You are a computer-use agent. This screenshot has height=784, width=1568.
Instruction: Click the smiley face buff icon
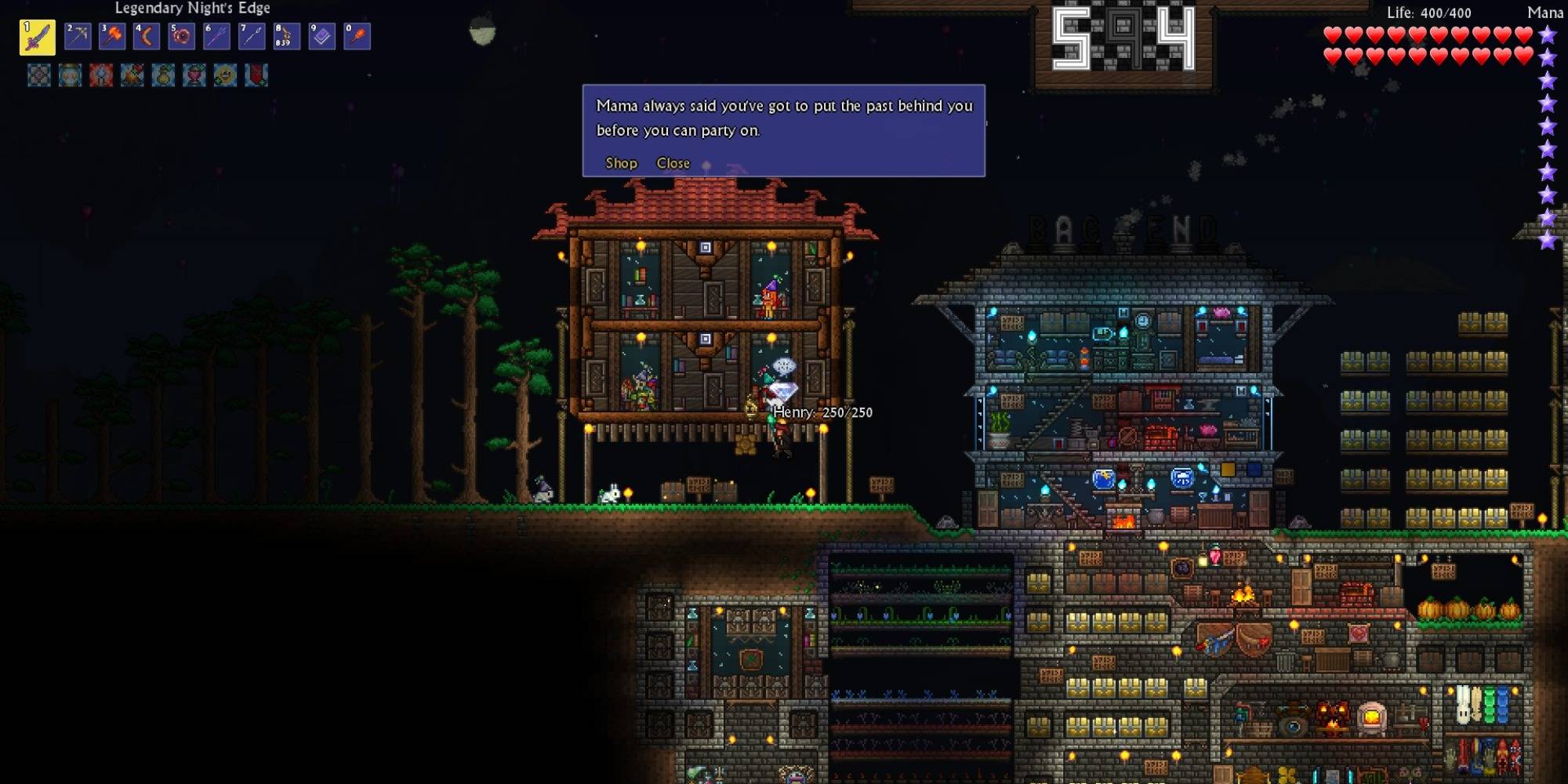(x=225, y=75)
